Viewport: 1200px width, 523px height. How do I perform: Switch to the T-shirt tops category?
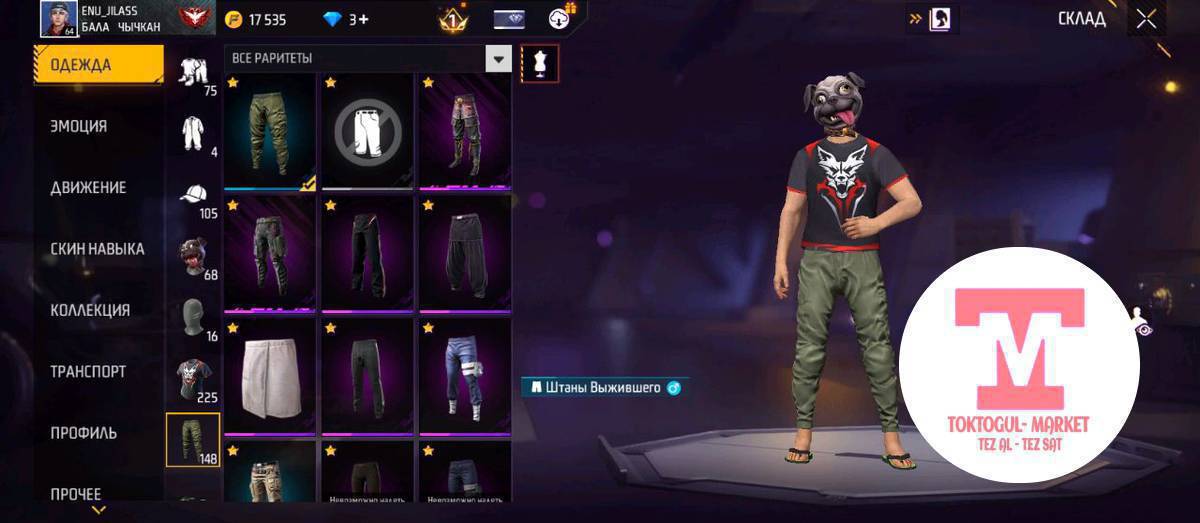coord(192,378)
